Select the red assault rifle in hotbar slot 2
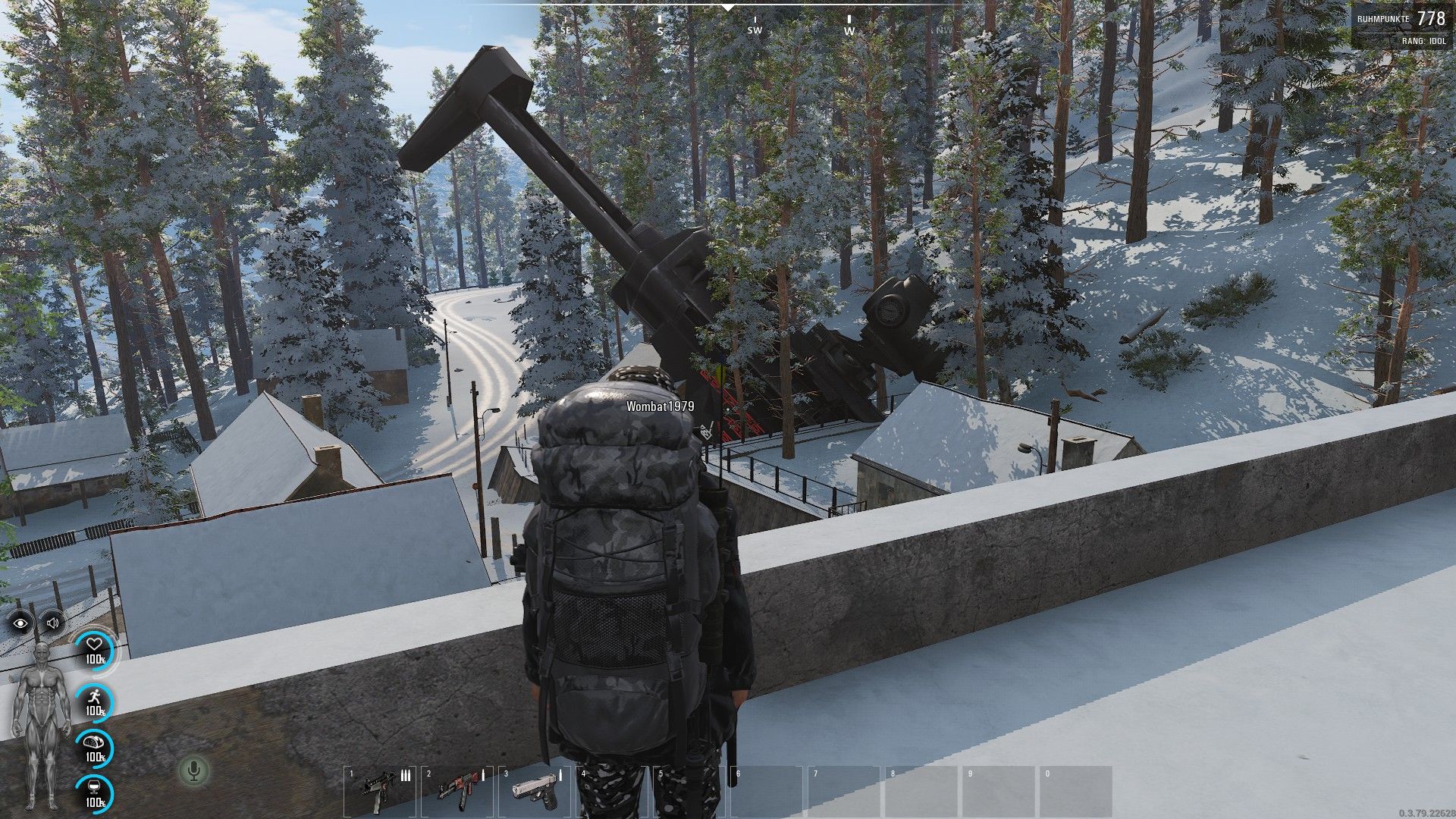Screen dimensions: 1456x819 point(457,791)
